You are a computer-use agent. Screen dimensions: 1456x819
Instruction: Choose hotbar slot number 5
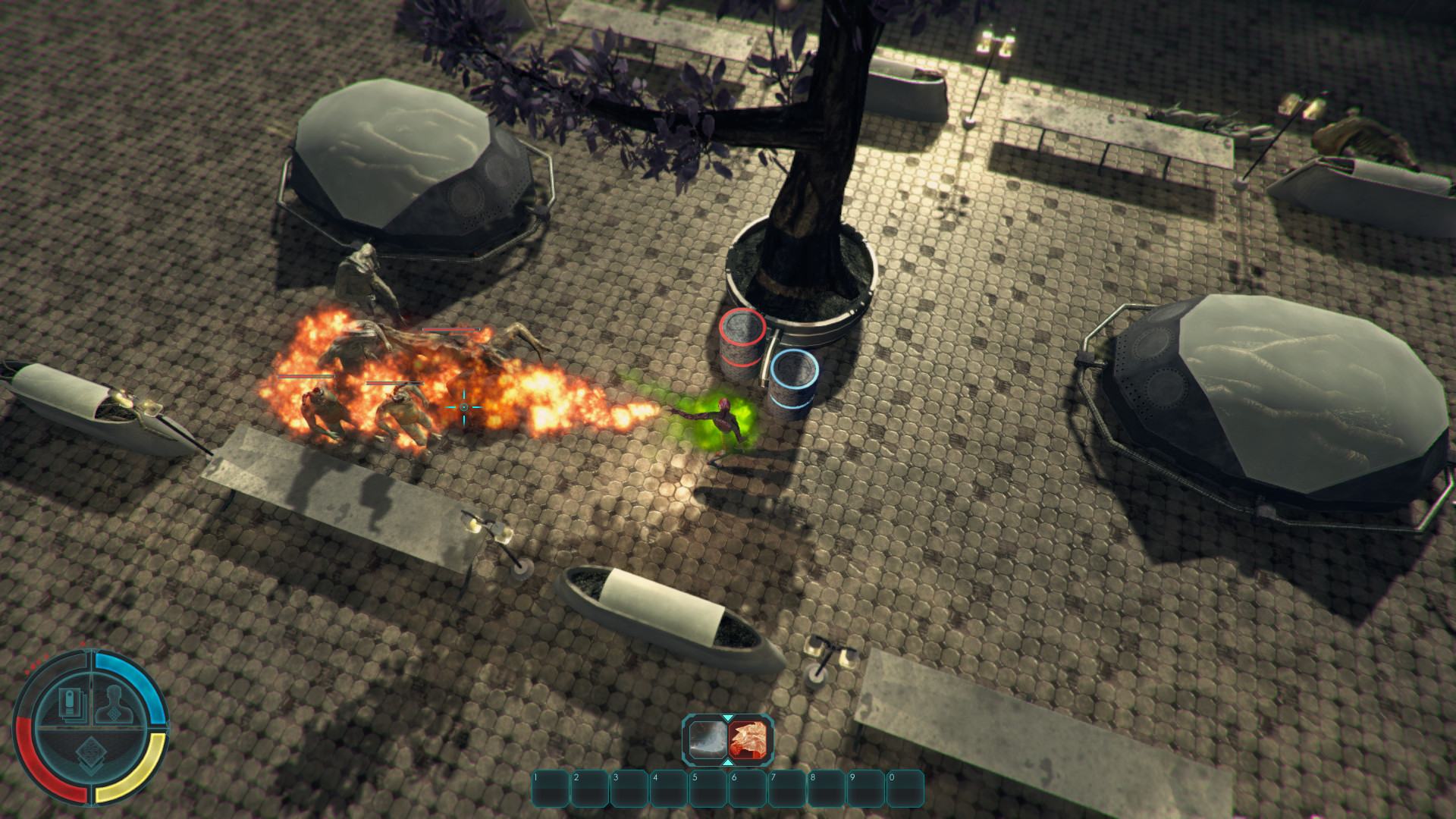pyautogui.click(x=708, y=789)
